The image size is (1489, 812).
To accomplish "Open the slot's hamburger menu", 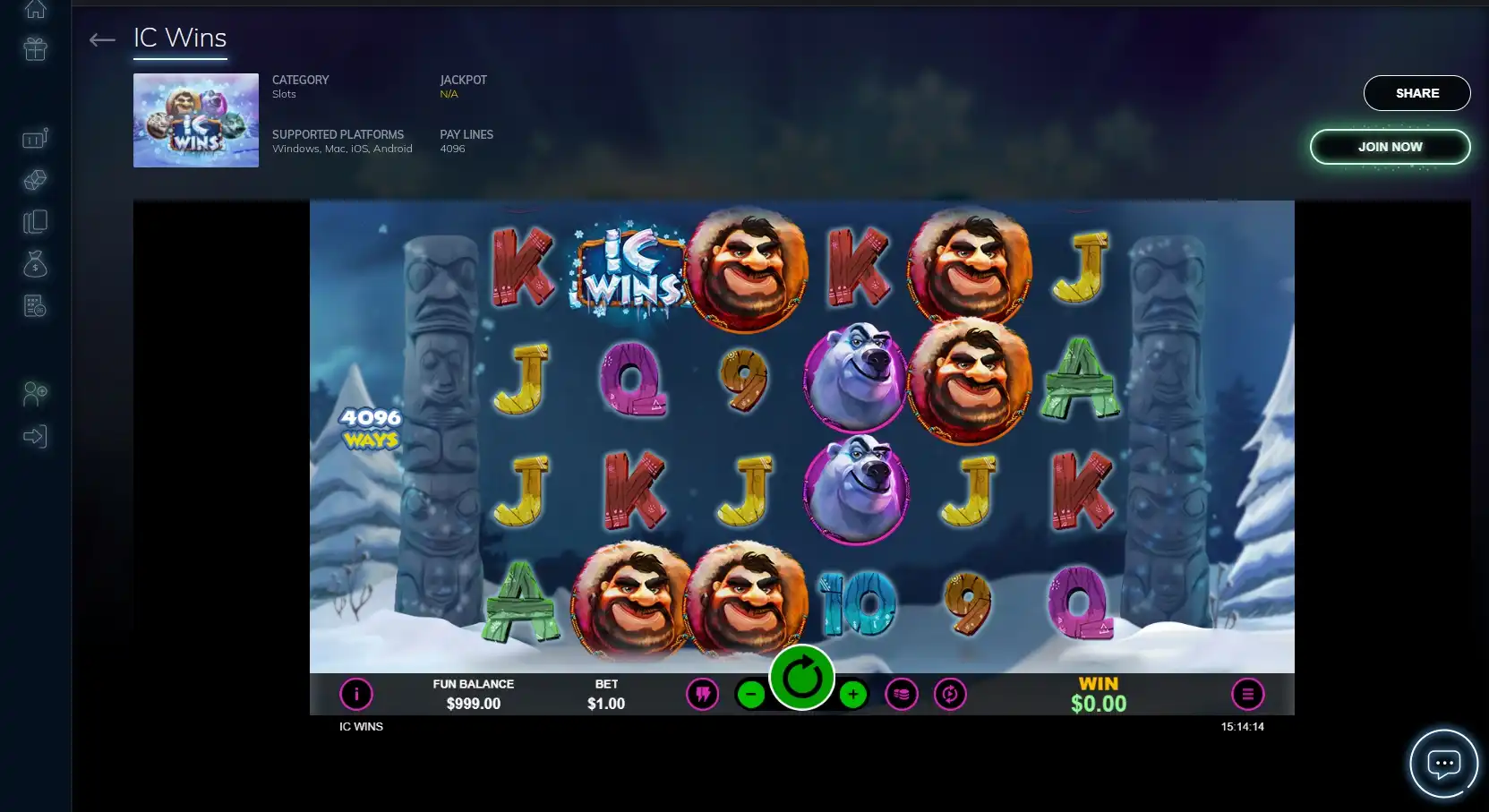I will coord(1247,694).
